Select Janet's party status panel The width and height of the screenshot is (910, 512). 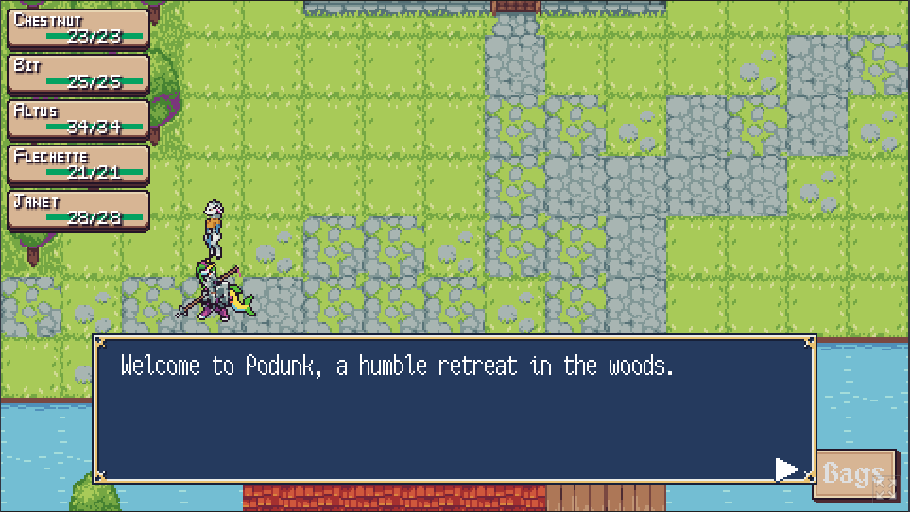78,210
